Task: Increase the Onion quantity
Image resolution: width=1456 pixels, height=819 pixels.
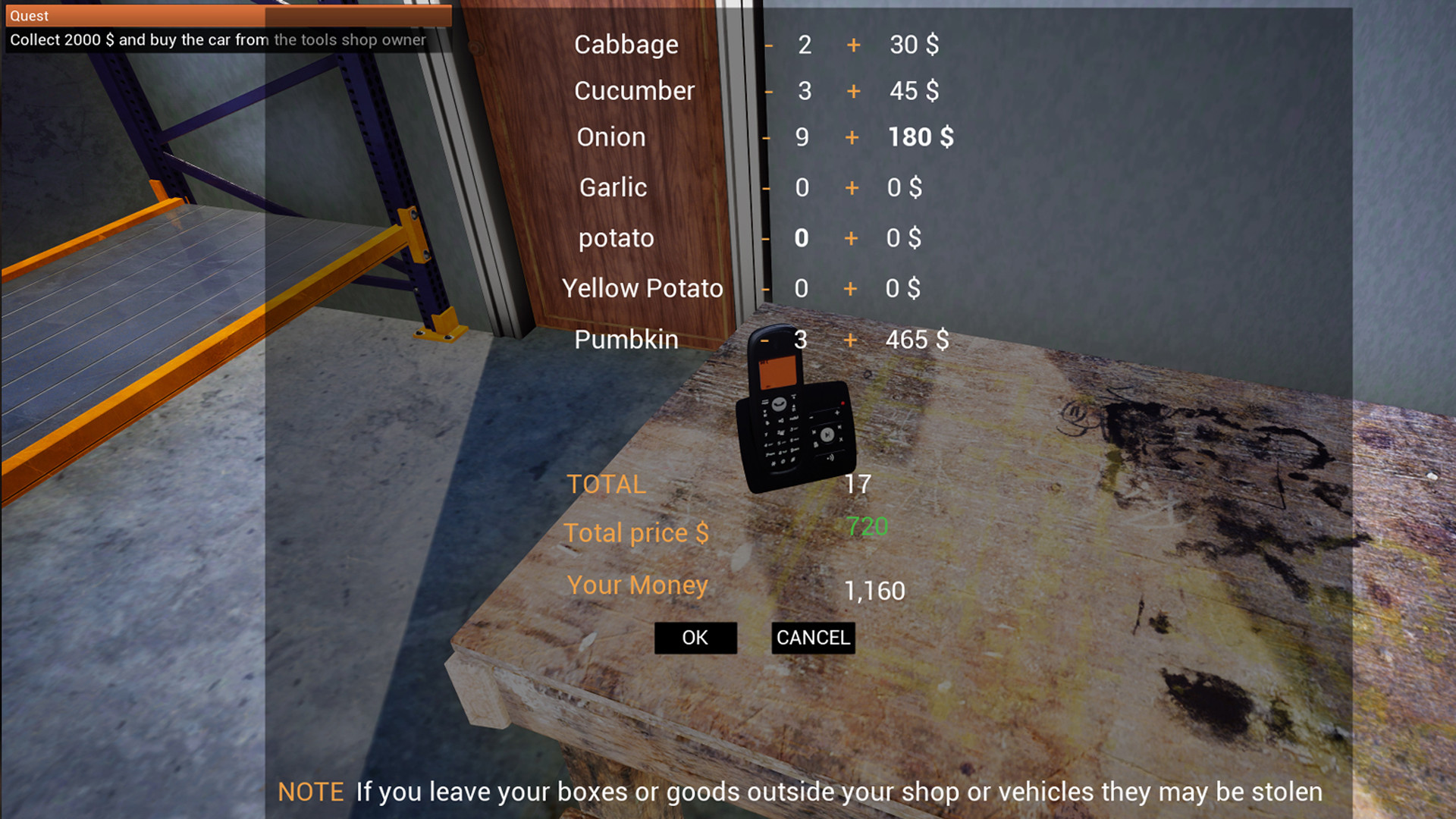Action: [x=852, y=138]
